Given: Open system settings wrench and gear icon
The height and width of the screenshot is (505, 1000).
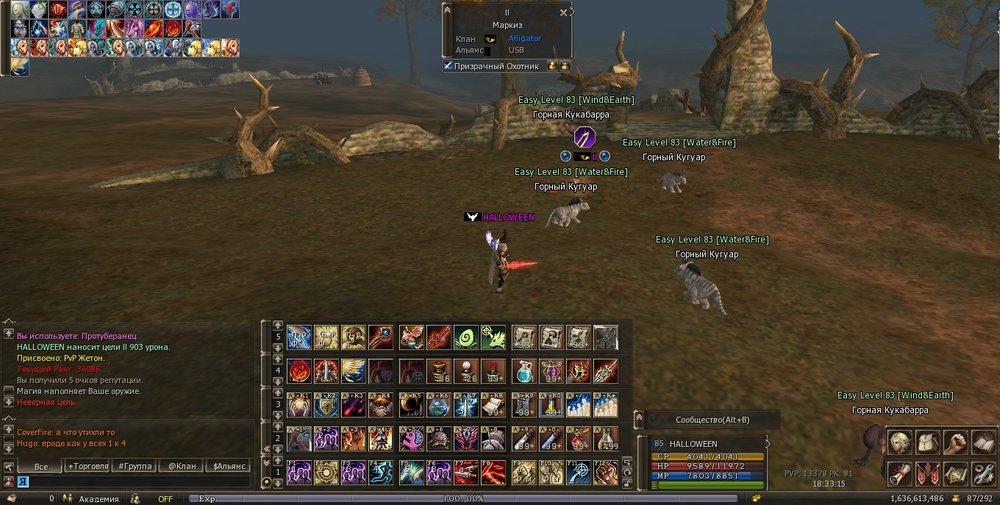Looking at the screenshot, I should [983, 472].
